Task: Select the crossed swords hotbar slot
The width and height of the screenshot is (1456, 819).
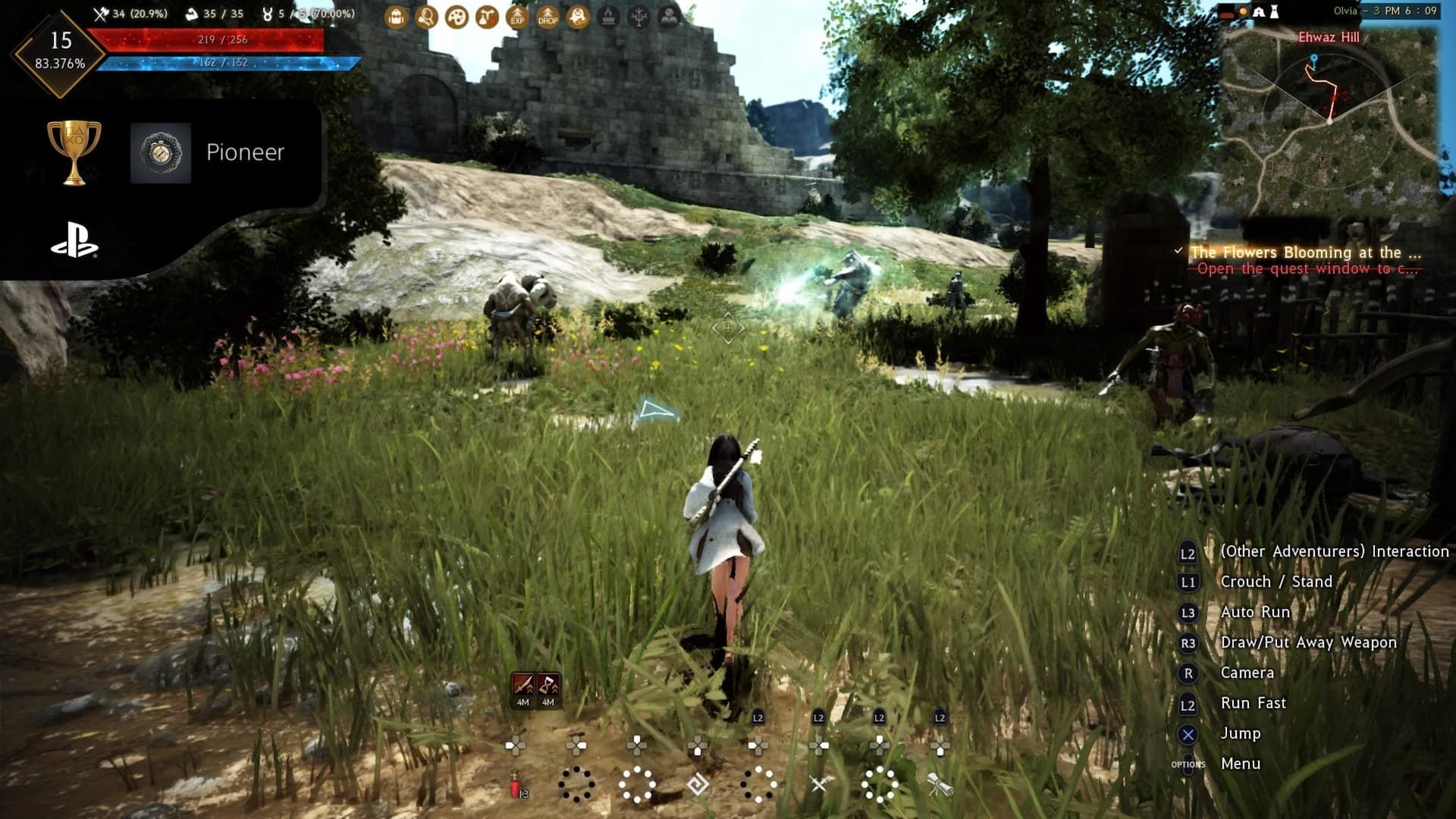Action: pyautogui.click(x=819, y=784)
